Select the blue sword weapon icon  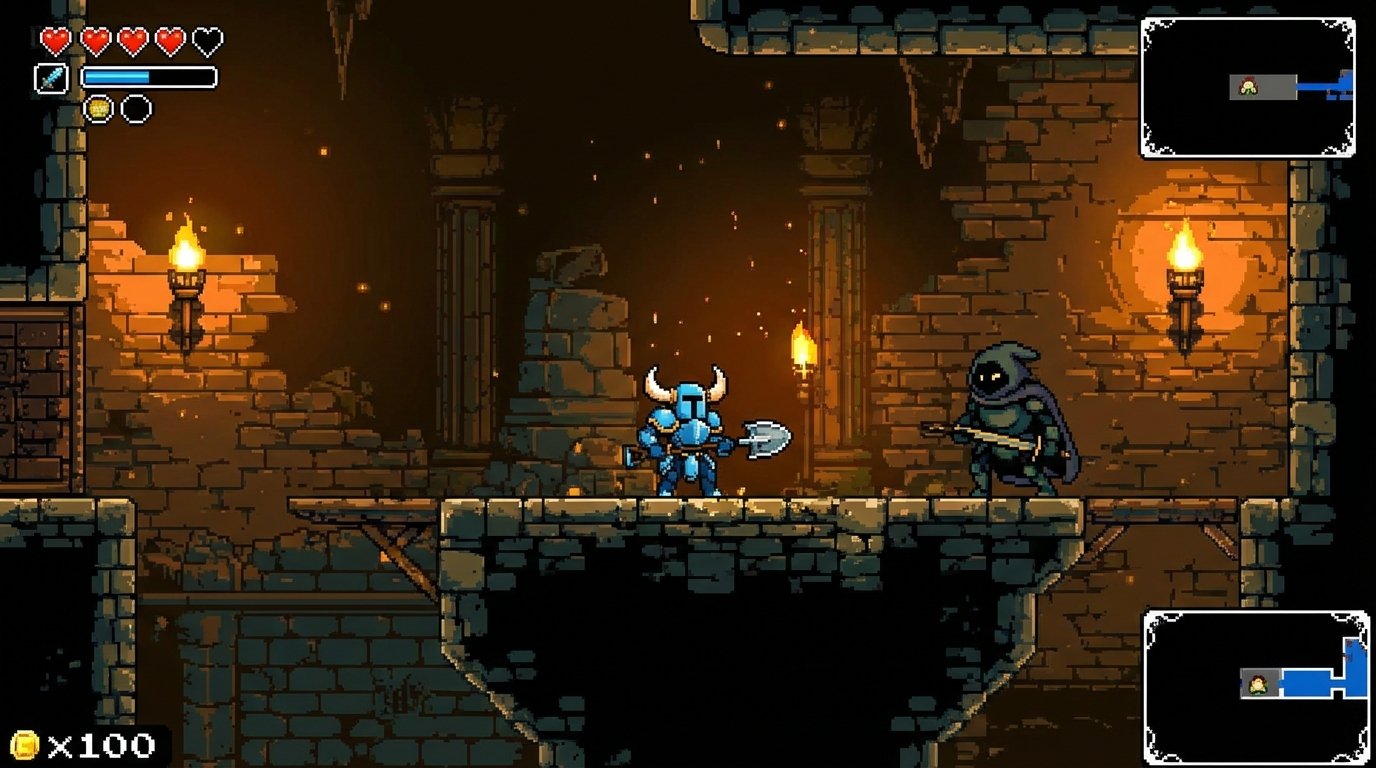(51, 78)
